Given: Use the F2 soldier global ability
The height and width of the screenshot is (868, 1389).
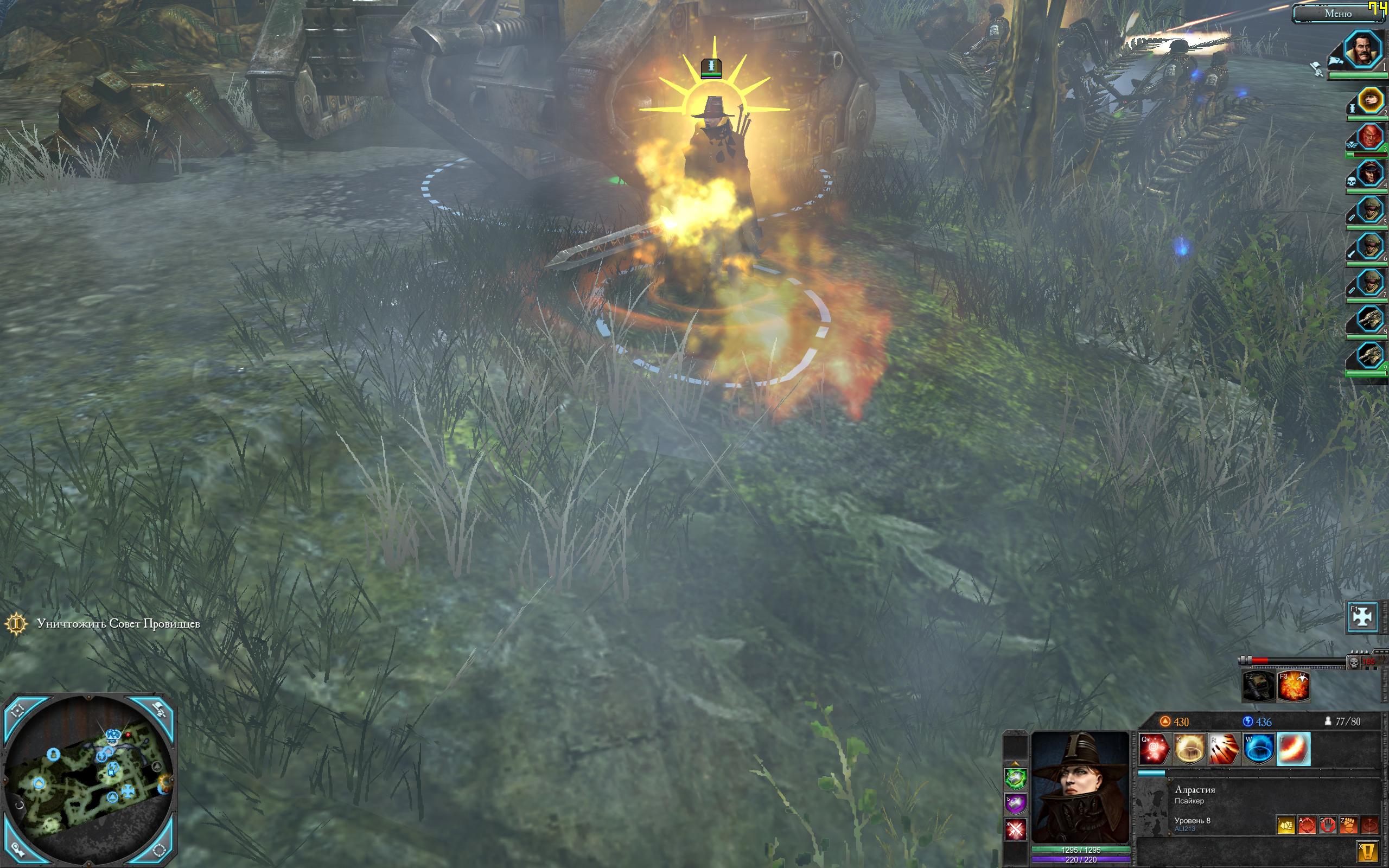Looking at the screenshot, I should (1258, 686).
